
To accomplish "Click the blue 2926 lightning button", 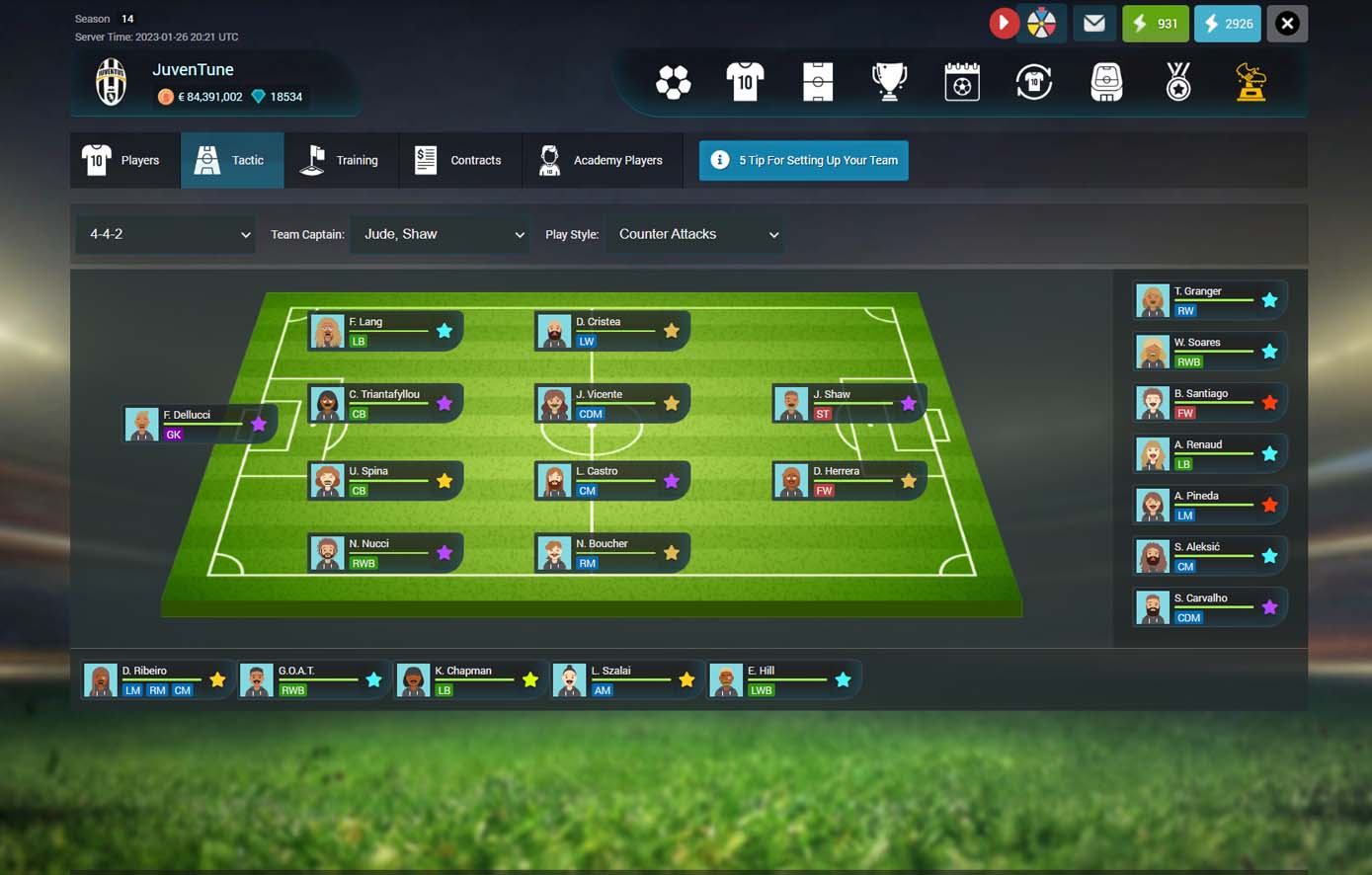I will tap(1227, 24).
